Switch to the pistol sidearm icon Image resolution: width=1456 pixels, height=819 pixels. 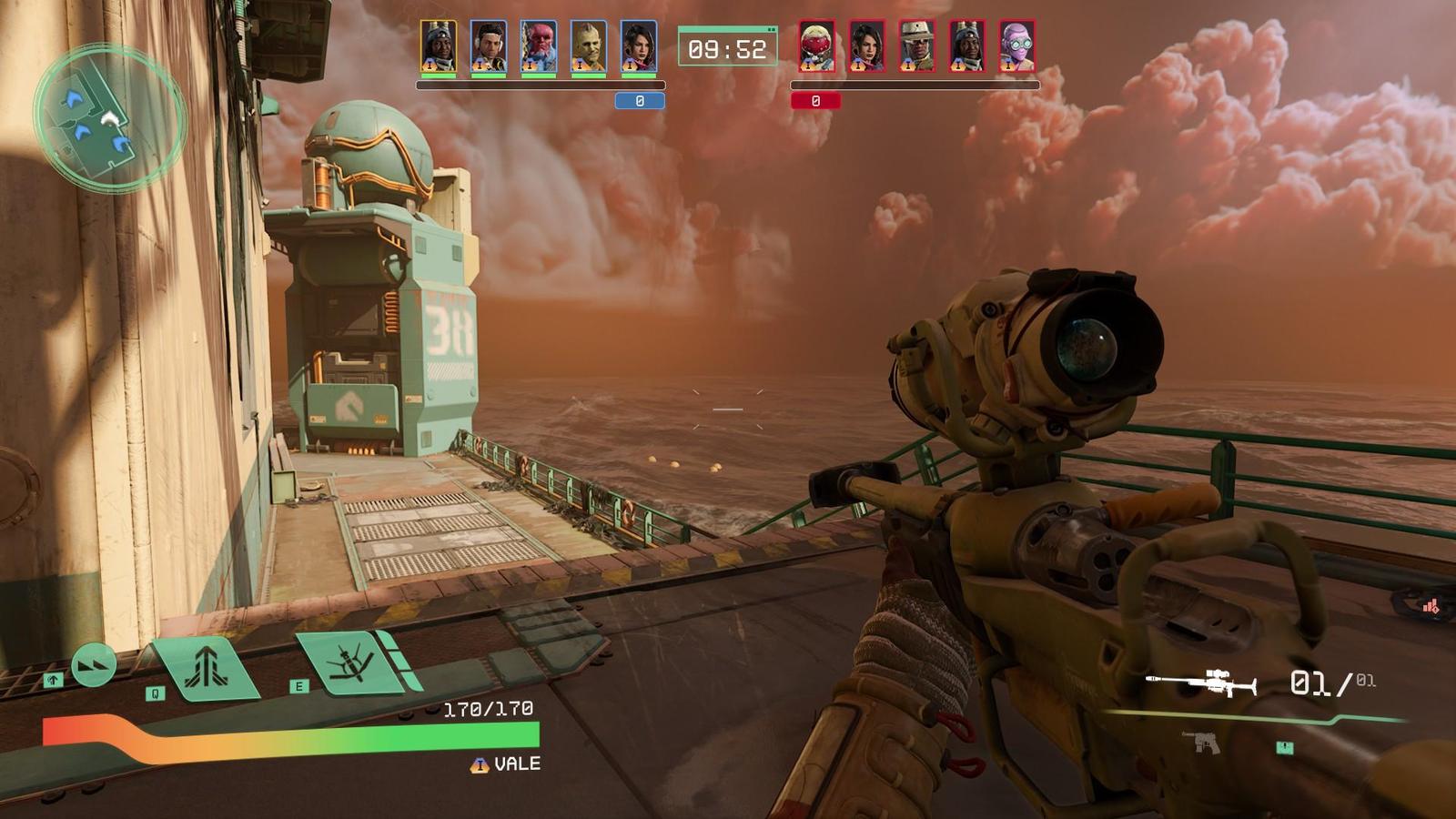pyautogui.click(x=1206, y=743)
